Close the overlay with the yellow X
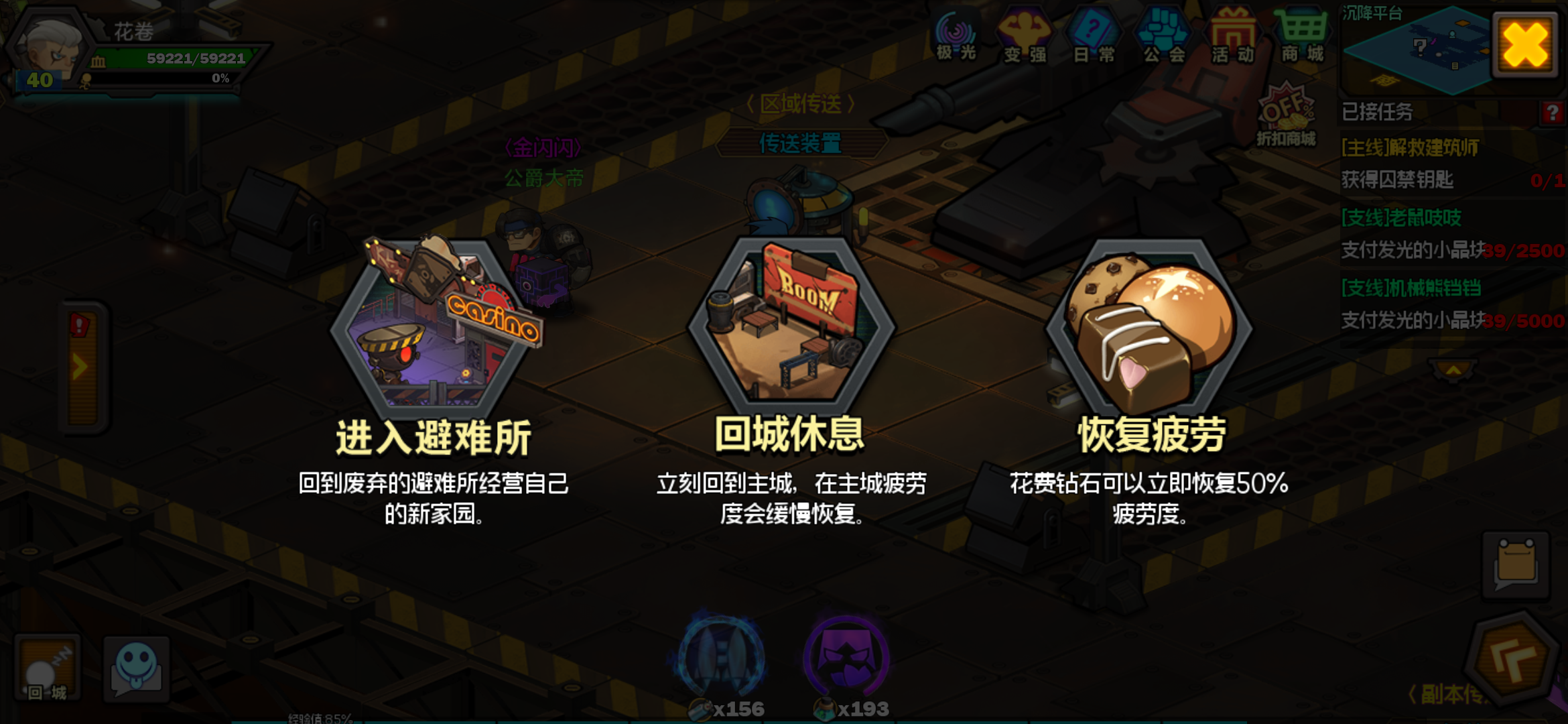The height and width of the screenshot is (724, 1568). (x=1525, y=46)
